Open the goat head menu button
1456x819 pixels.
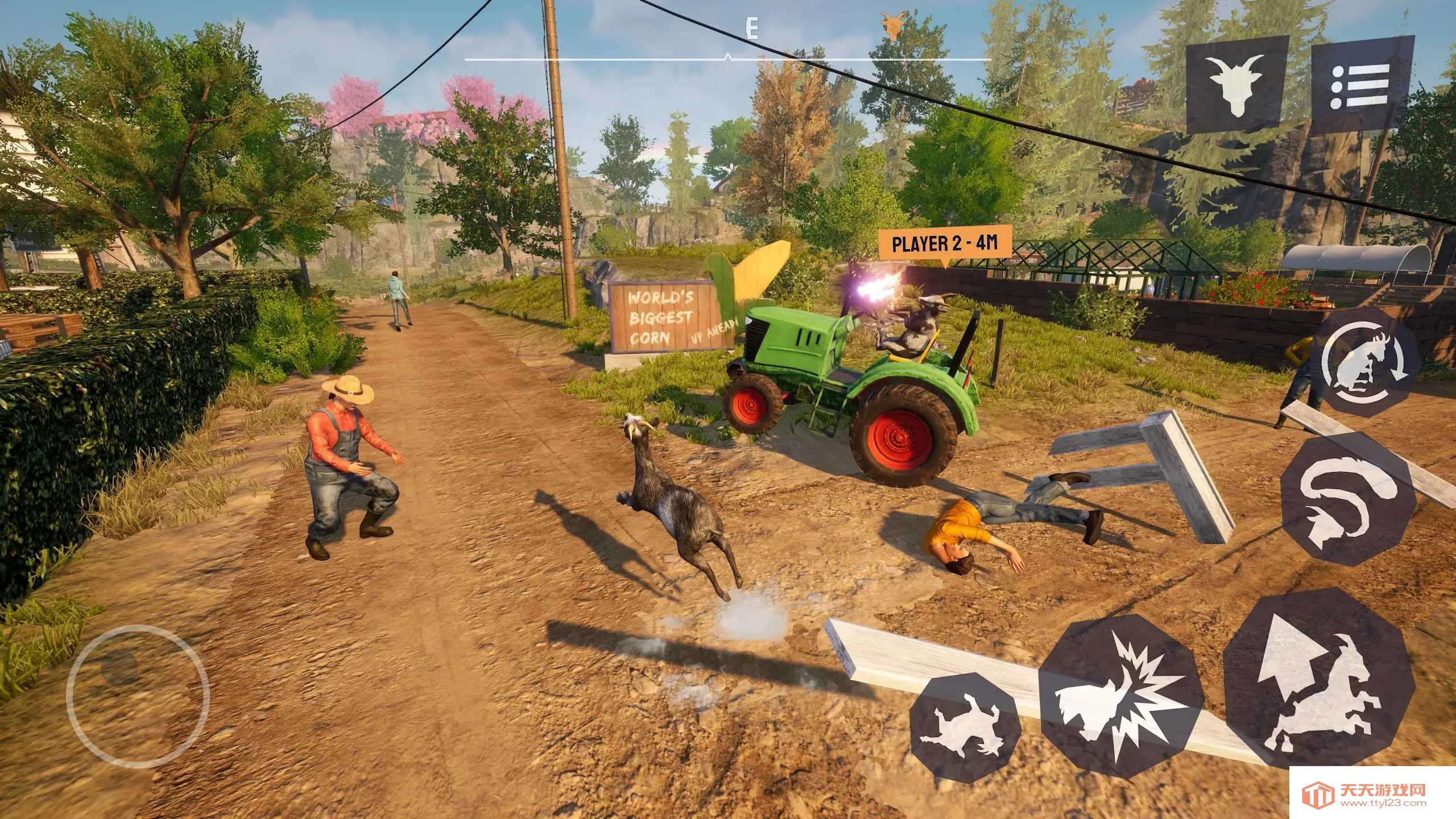click(x=1236, y=85)
